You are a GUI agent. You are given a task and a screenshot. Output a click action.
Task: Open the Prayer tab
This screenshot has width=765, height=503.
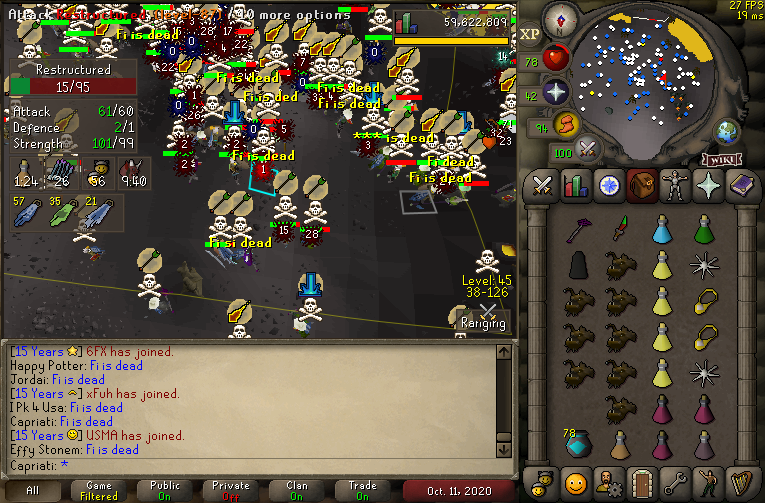(708, 186)
